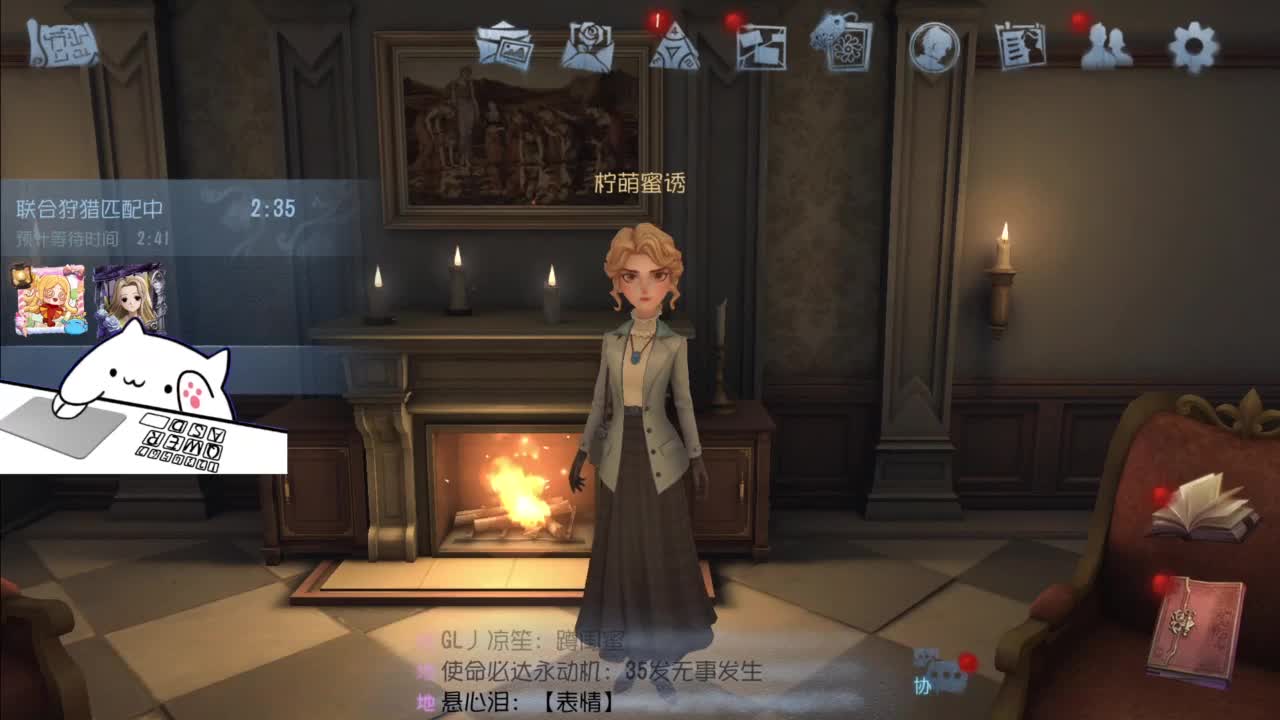Open the triangular event icon with red alert
The image size is (1280, 720).
click(673, 48)
